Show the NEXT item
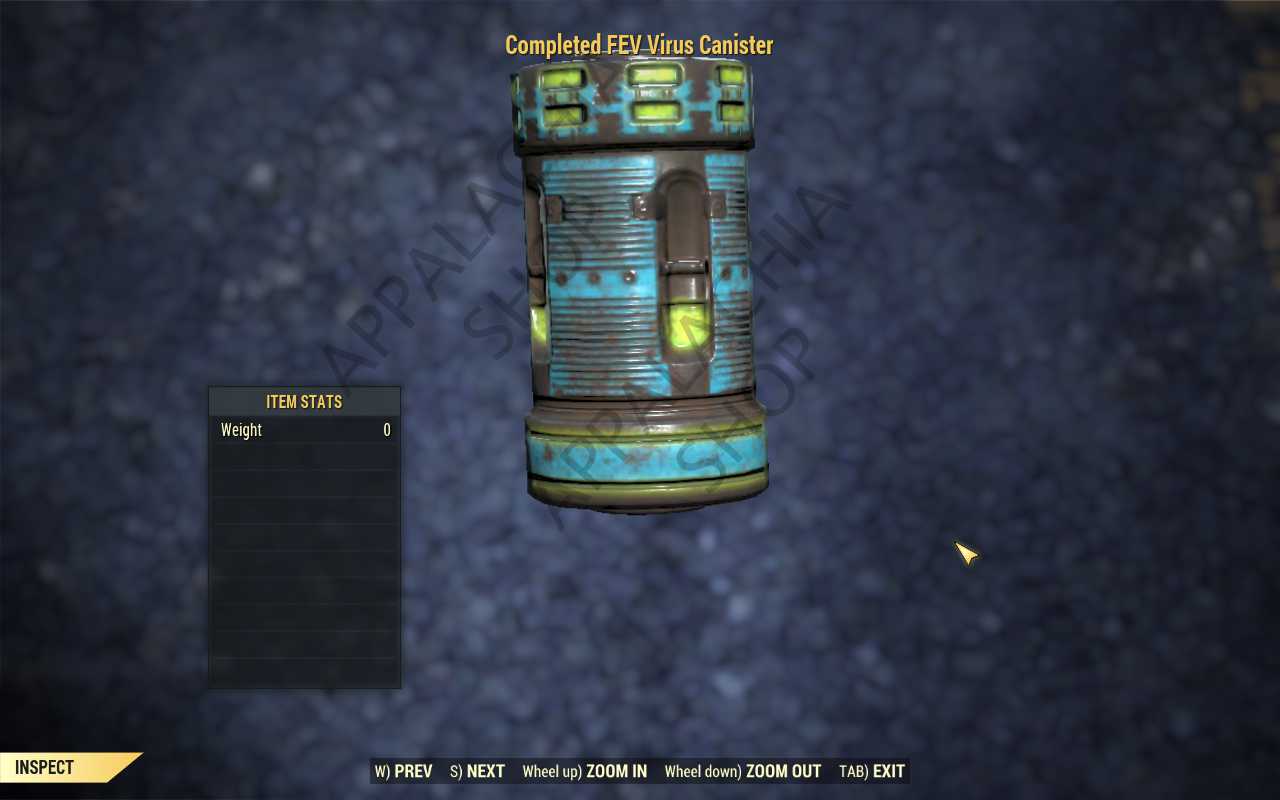This screenshot has height=800, width=1280. coord(477,771)
